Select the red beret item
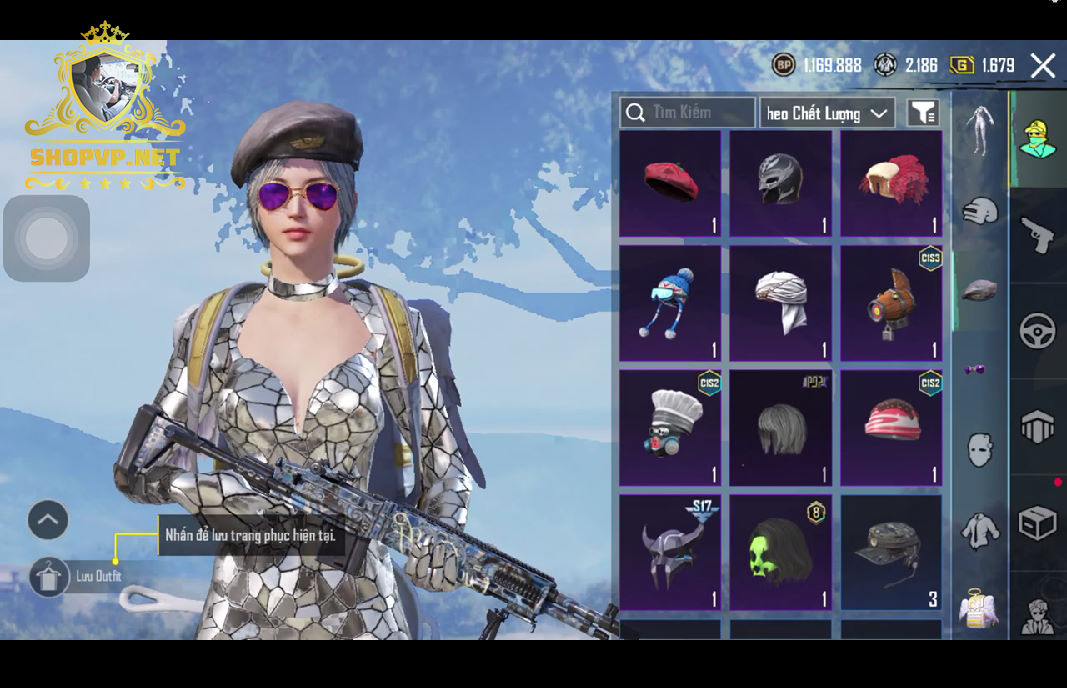This screenshot has width=1067, height=688. click(x=670, y=184)
